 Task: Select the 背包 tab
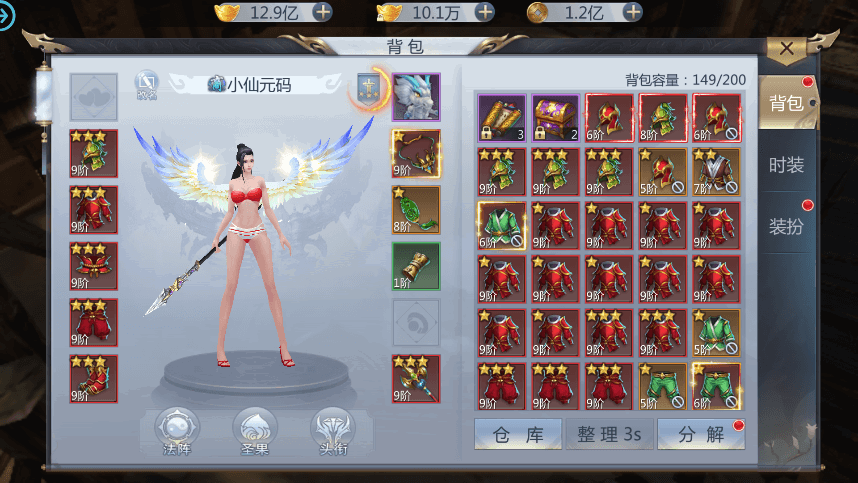click(786, 103)
